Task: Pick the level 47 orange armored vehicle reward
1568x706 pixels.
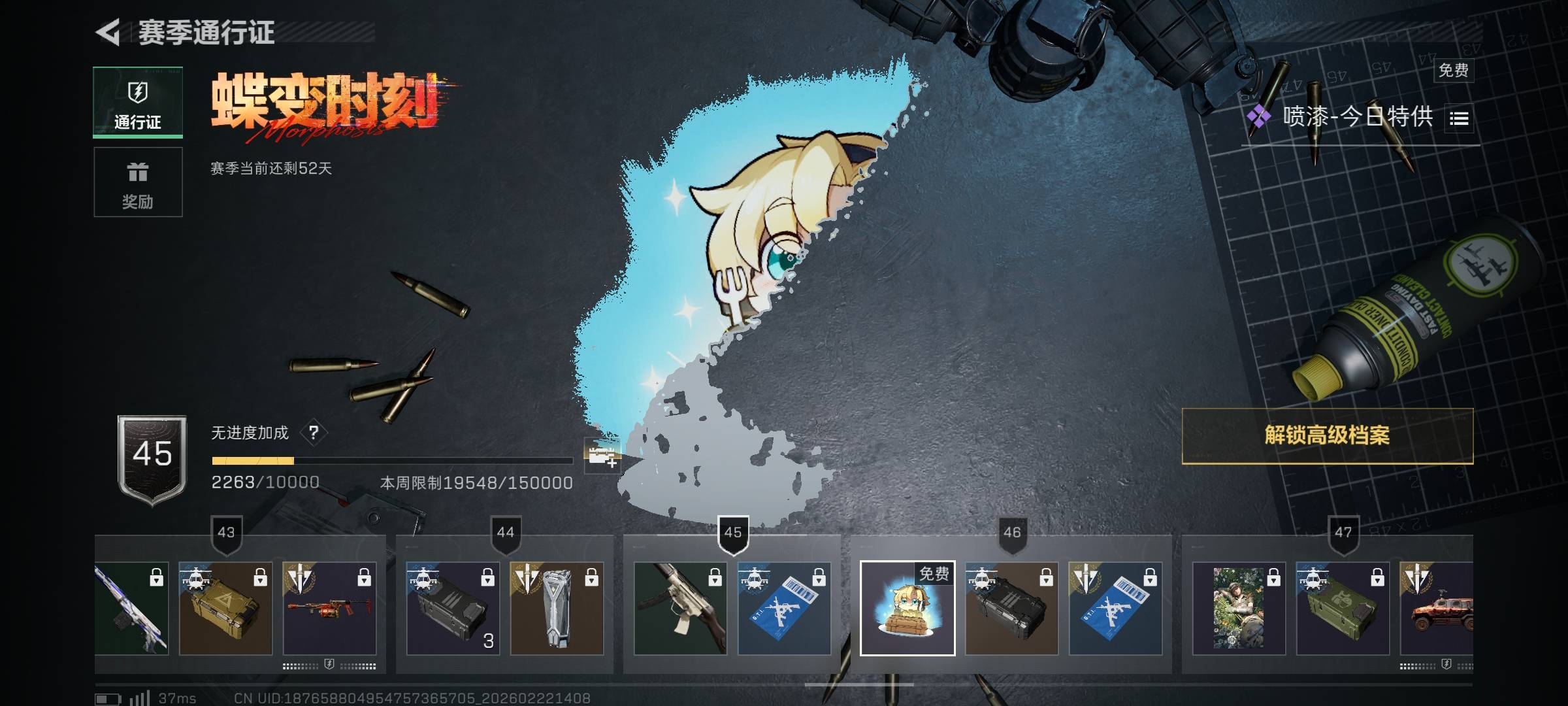Action: tap(1436, 608)
